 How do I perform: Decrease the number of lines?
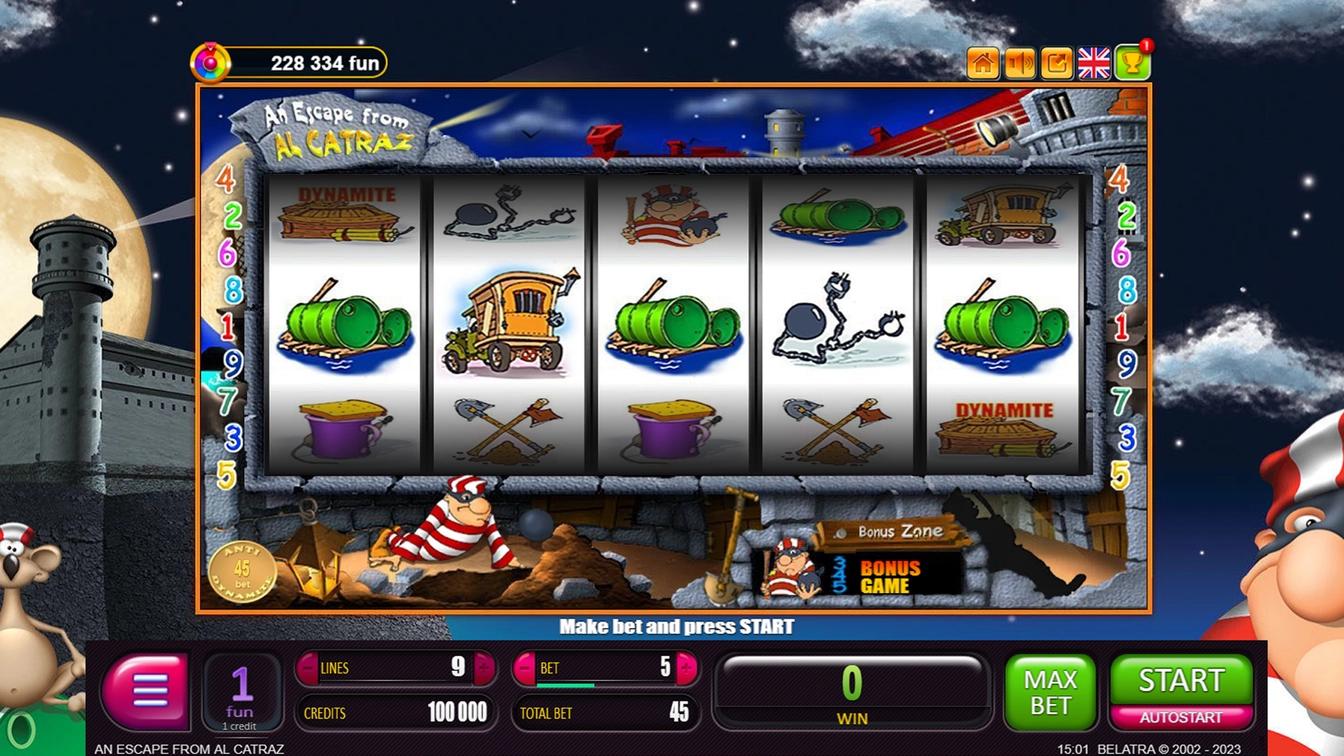coord(307,668)
